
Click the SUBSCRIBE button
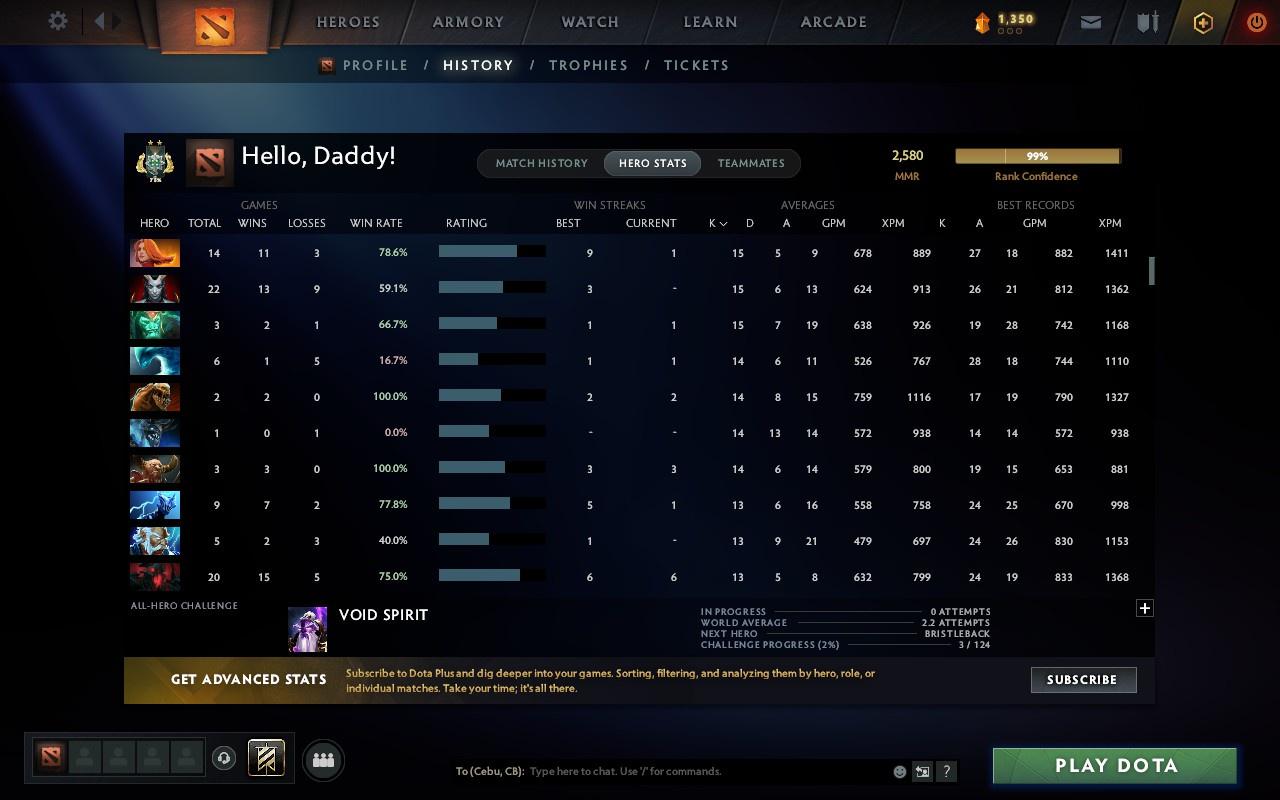pyautogui.click(x=1083, y=679)
